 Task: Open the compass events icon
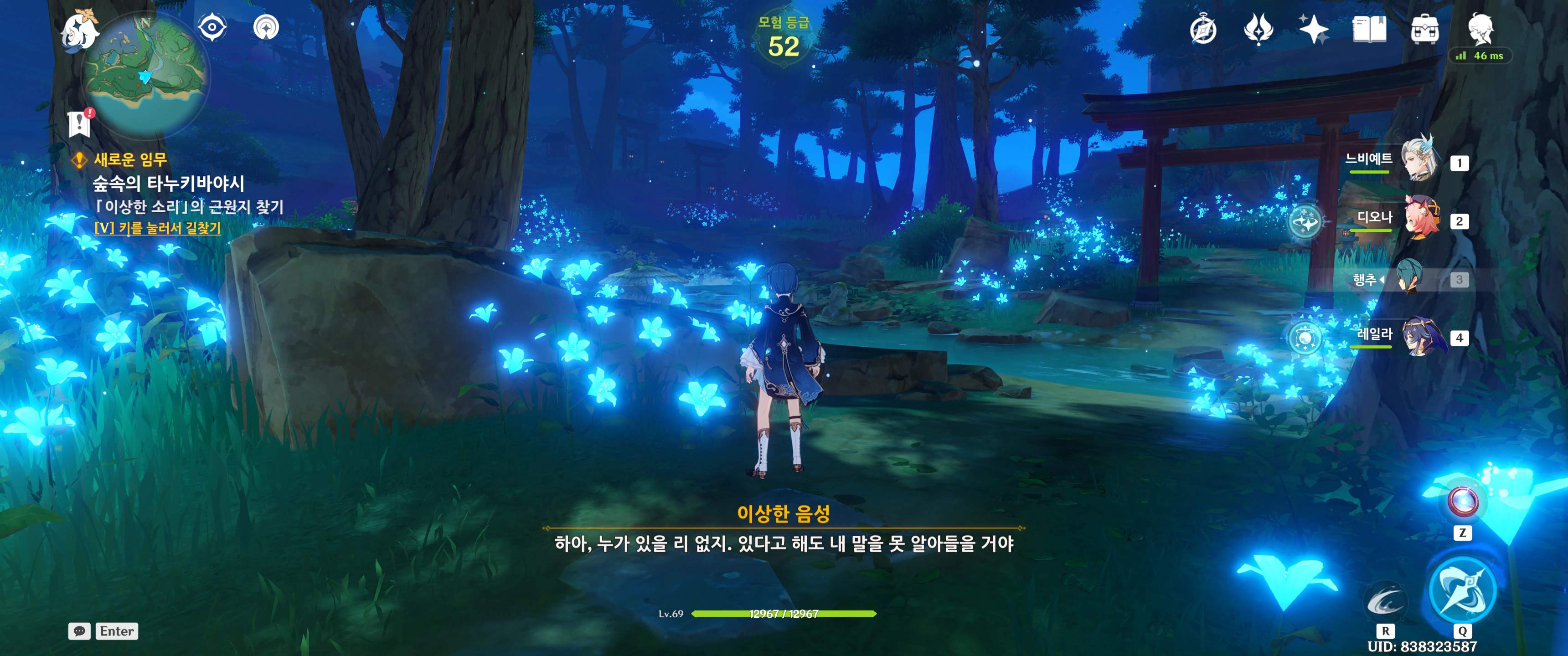1203,29
